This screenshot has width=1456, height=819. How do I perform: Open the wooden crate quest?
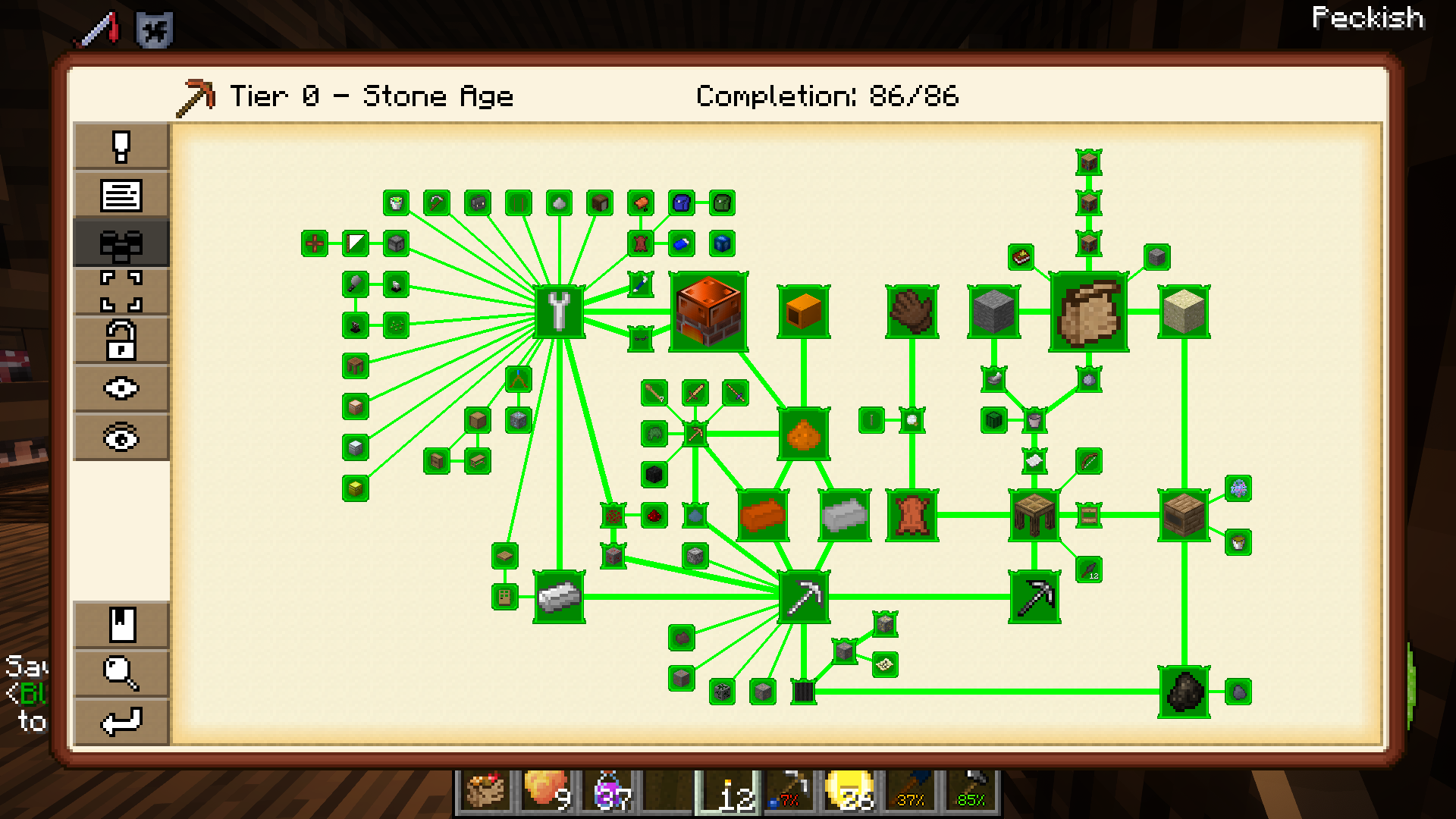click(x=1184, y=516)
